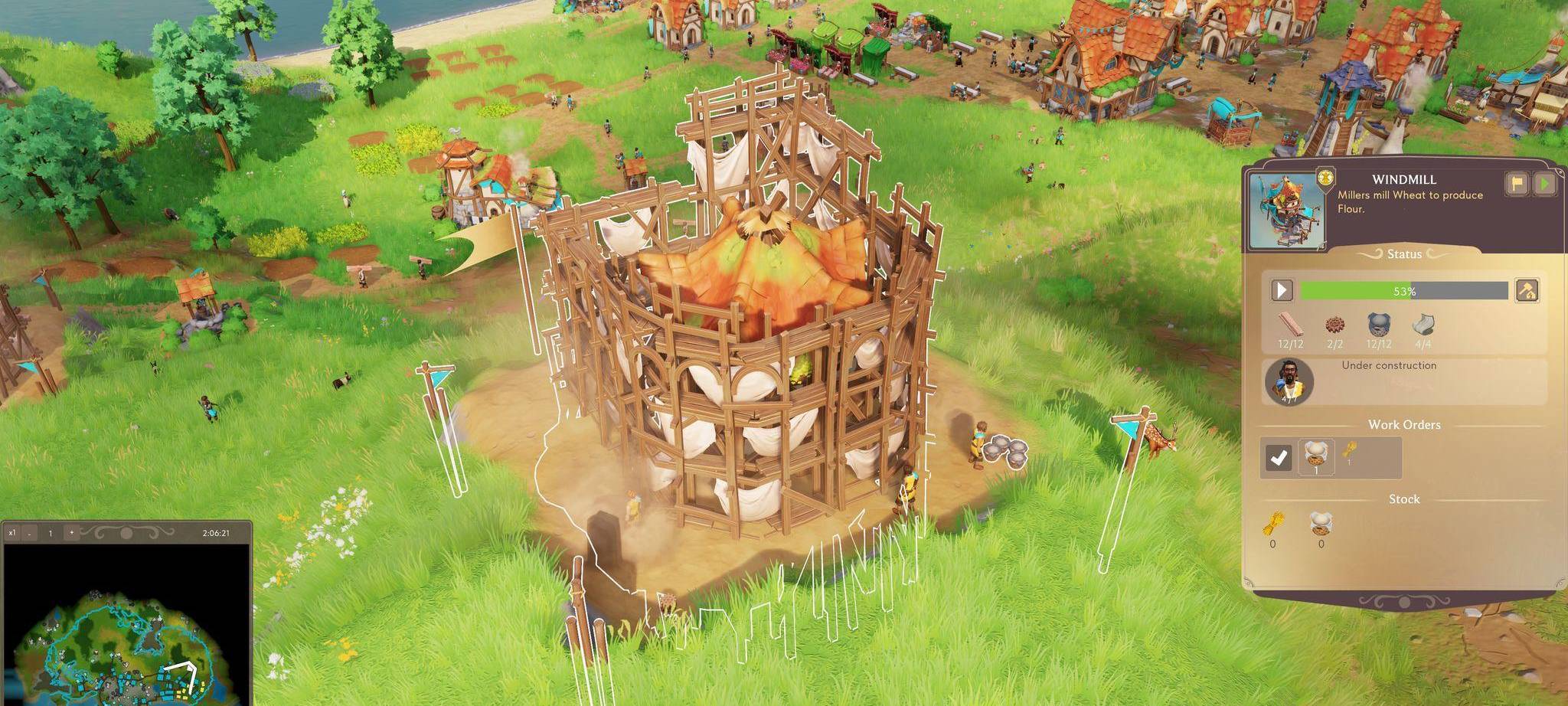1568x706 pixels.
Task: Click the 53% construction progress bar
Action: (x=1405, y=291)
